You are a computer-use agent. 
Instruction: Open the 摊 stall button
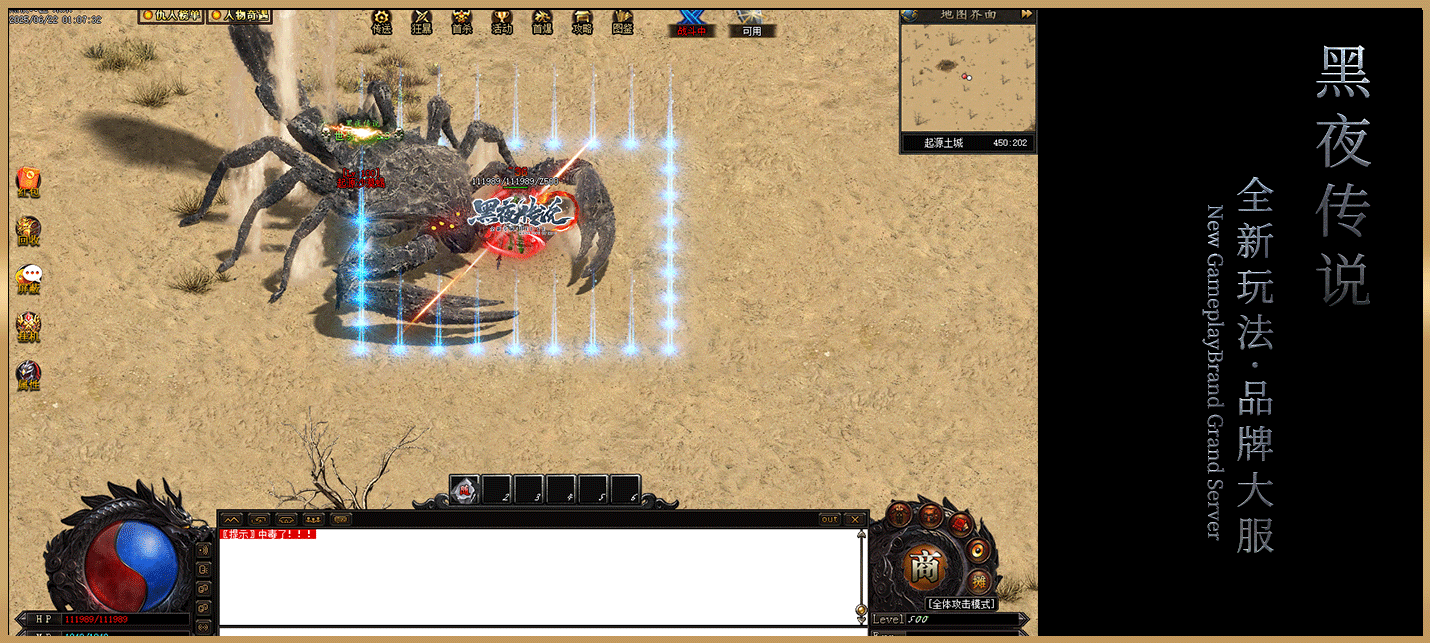(979, 581)
